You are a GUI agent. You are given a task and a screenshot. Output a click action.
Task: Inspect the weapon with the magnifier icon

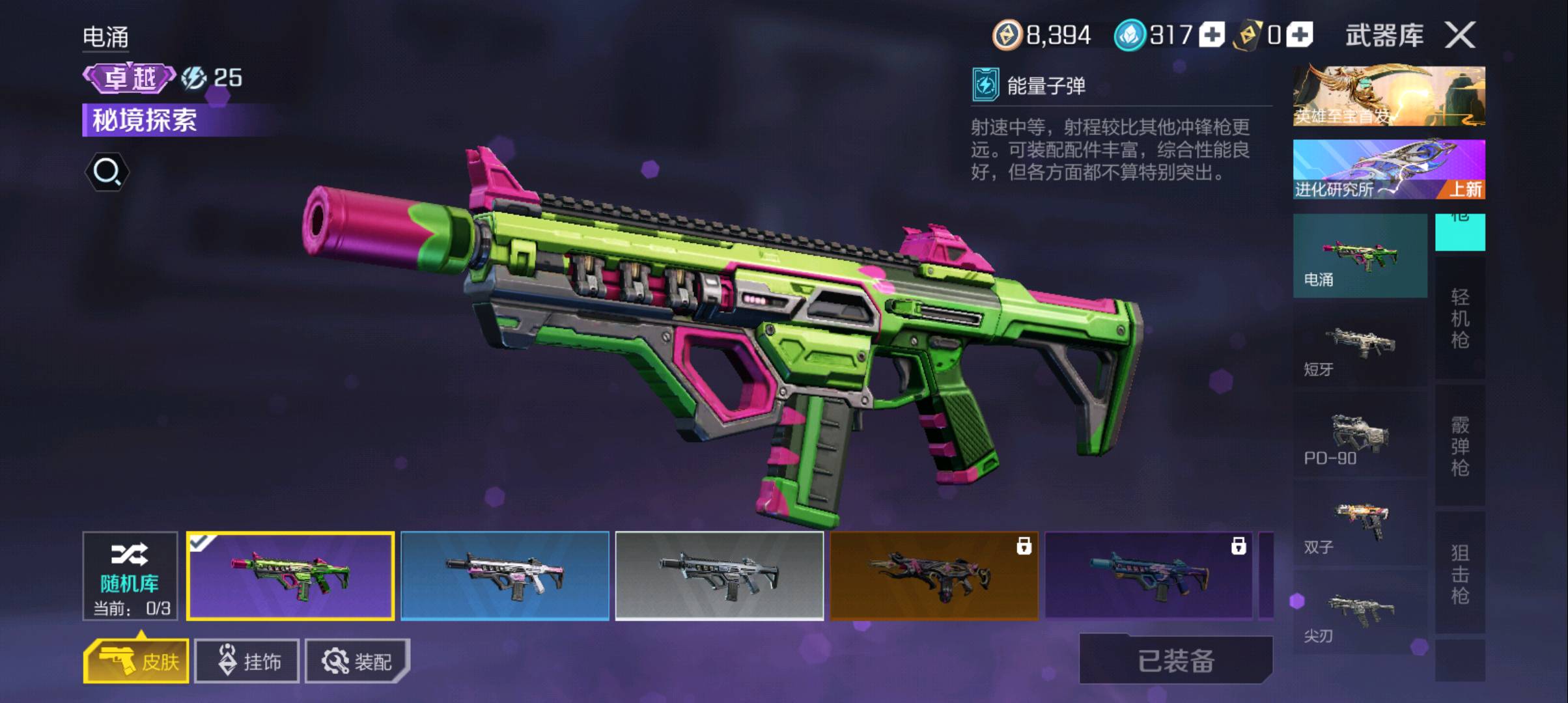[107, 172]
